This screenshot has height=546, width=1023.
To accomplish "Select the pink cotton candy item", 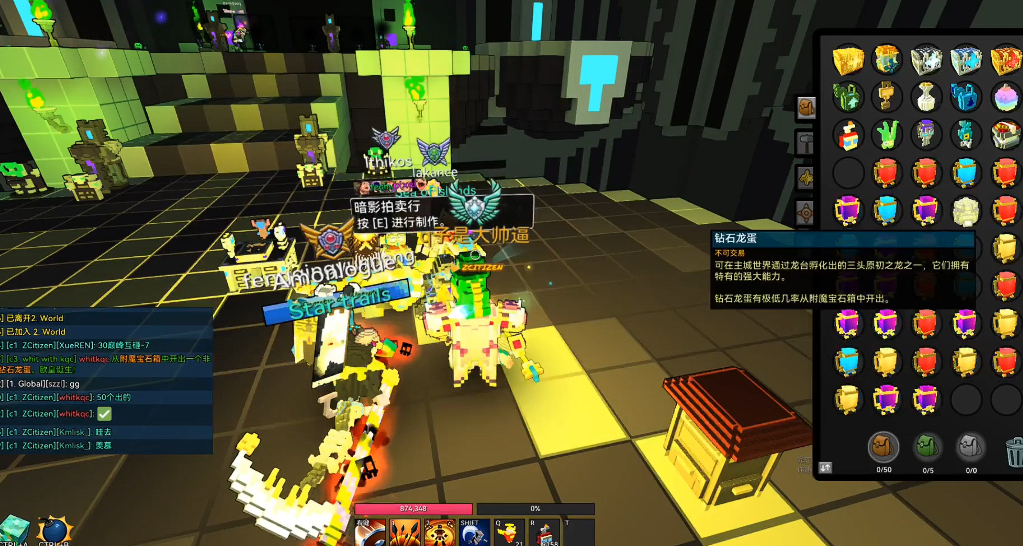I will click(1006, 97).
